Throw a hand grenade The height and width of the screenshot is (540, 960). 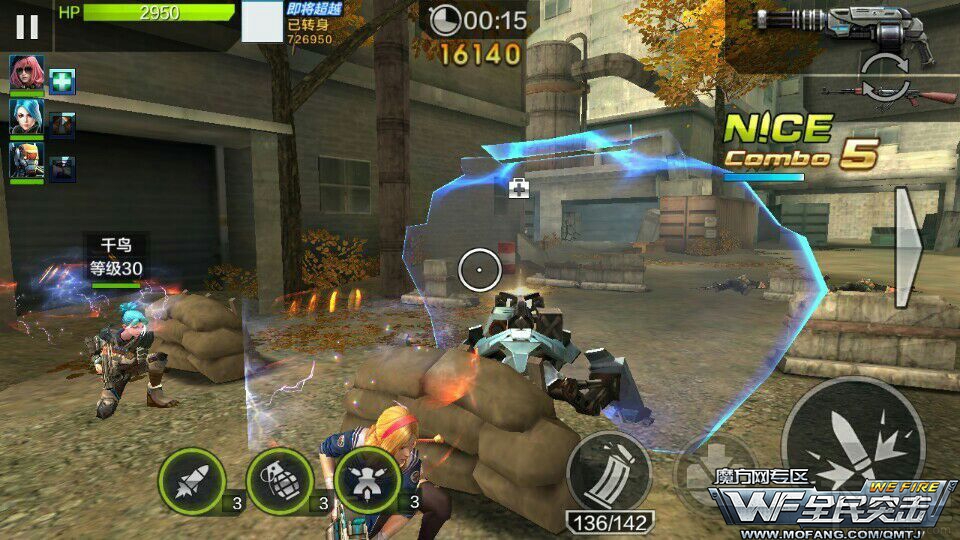pos(278,478)
